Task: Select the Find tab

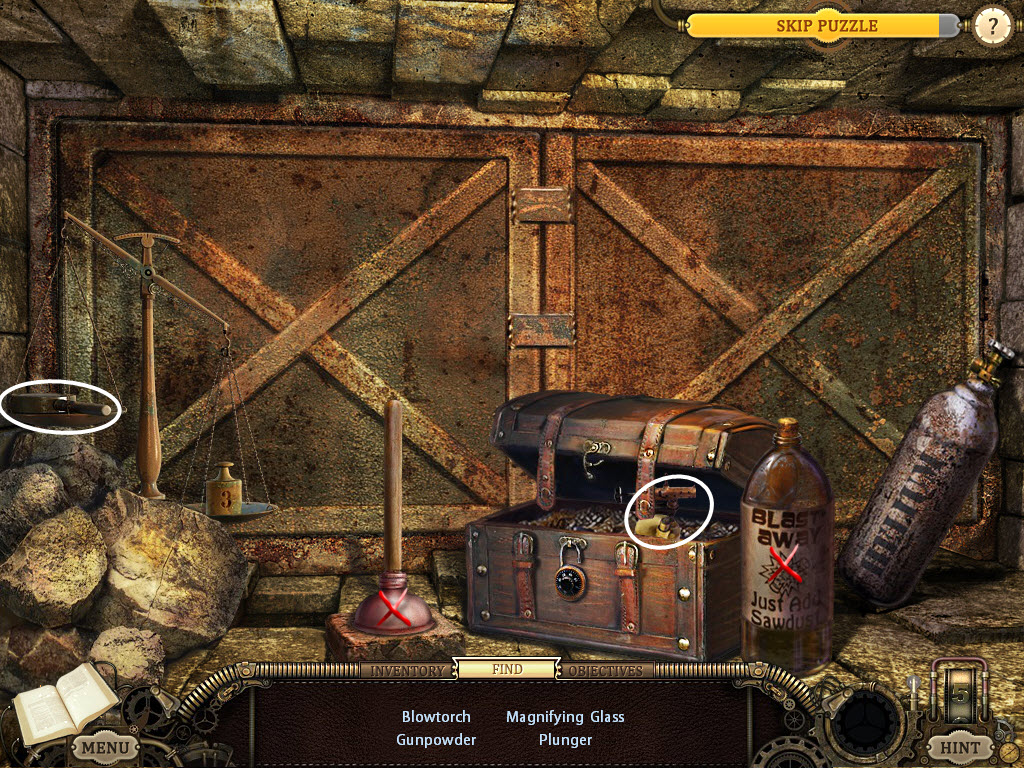Action: [x=507, y=670]
